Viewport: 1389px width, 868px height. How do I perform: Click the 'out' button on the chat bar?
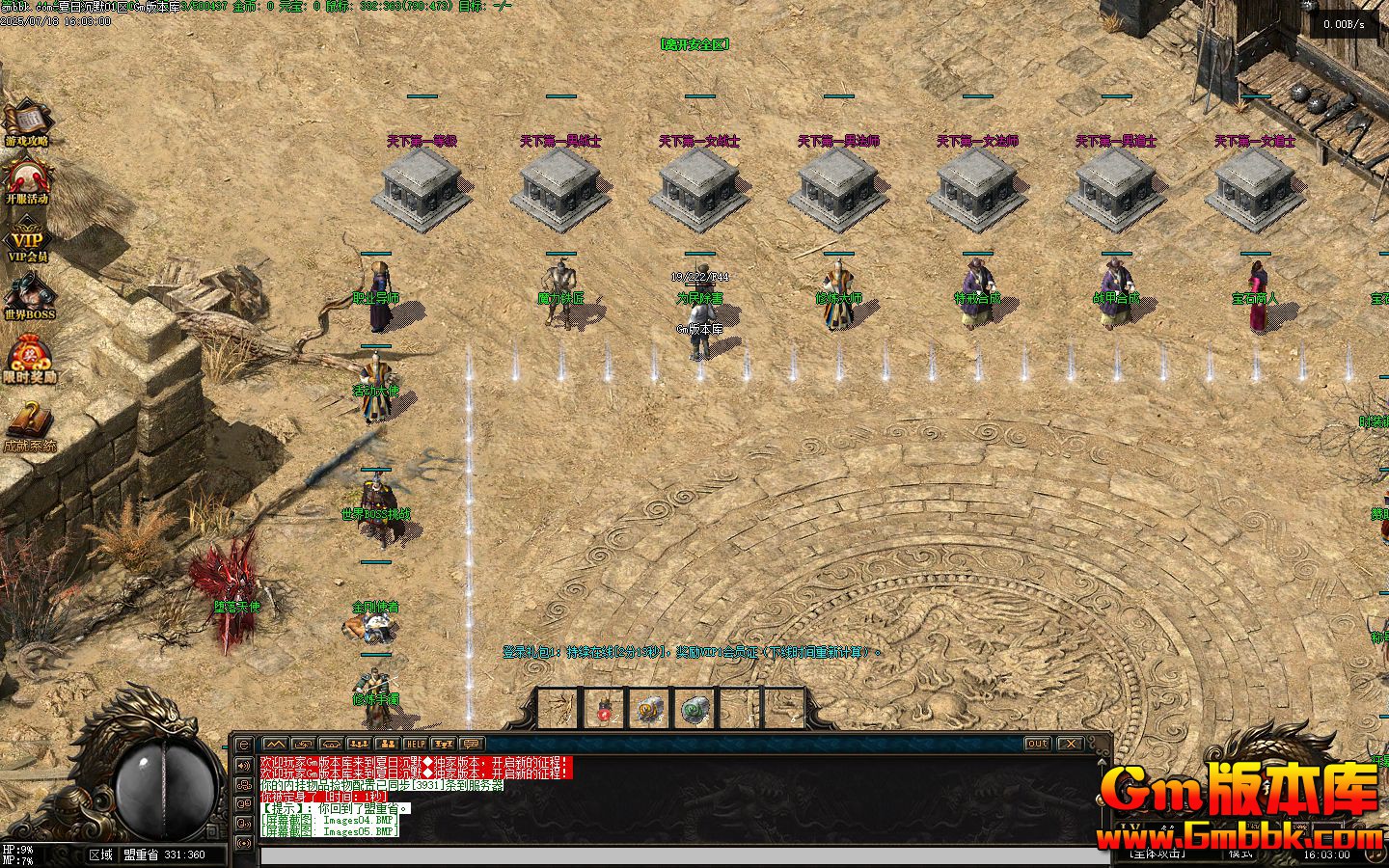(x=1037, y=744)
